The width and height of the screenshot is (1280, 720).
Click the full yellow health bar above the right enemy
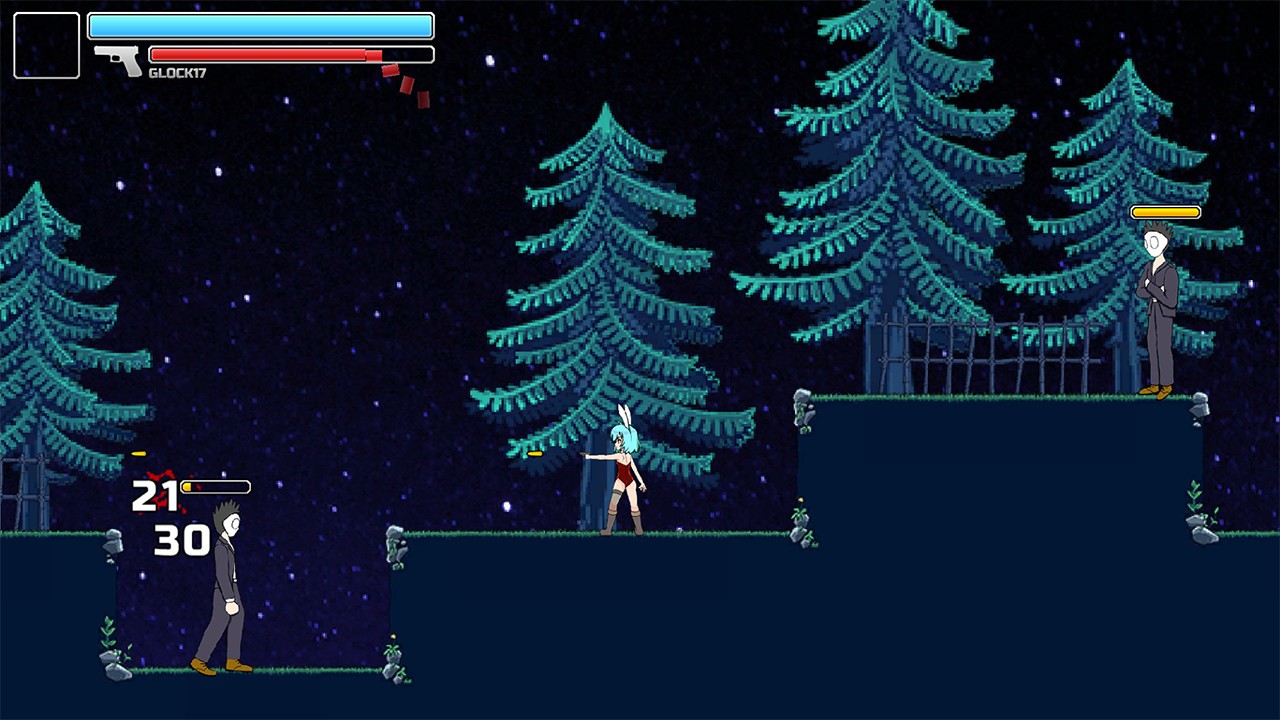1164,211
